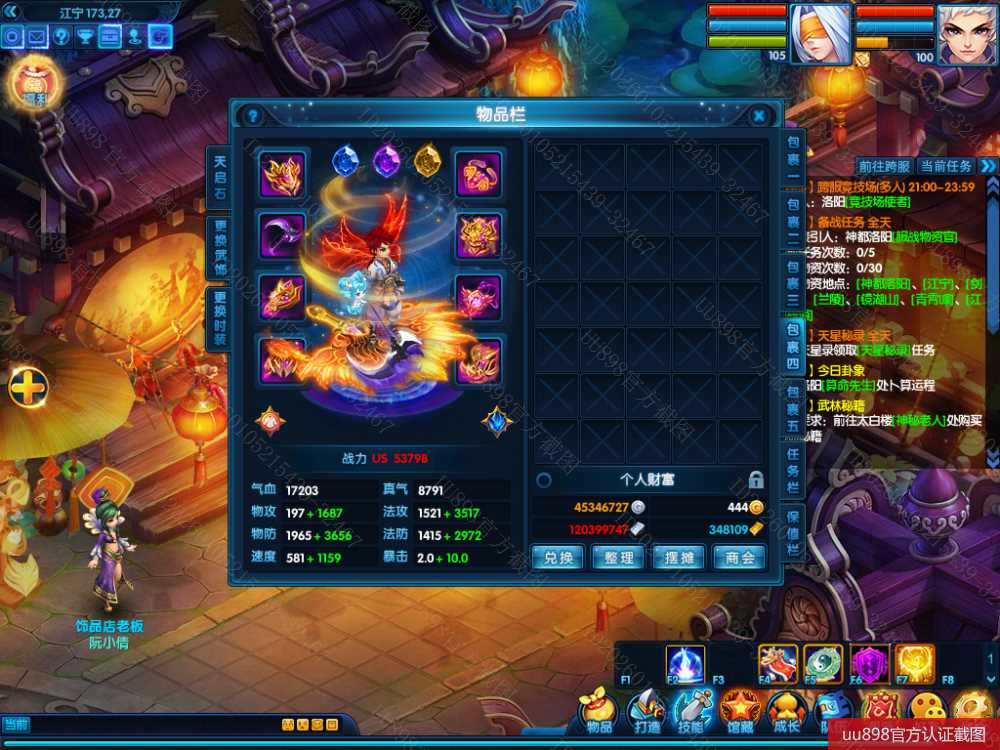Click the 兑换 exchange button
Screen dimensions: 1000x750
point(557,558)
